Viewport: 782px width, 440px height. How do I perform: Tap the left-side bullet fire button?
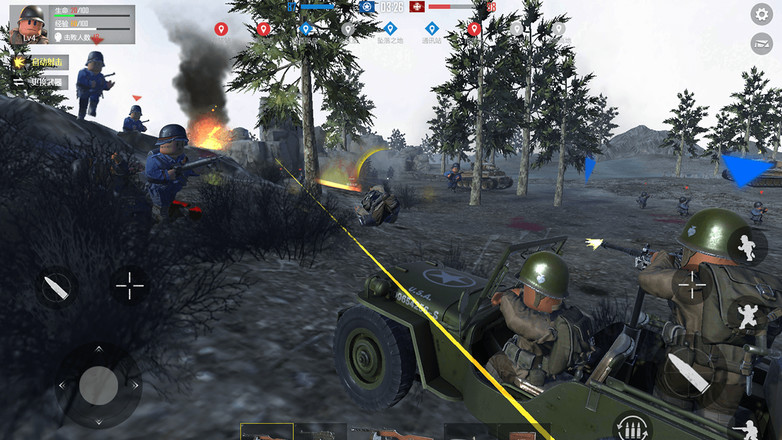tap(57, 289)
